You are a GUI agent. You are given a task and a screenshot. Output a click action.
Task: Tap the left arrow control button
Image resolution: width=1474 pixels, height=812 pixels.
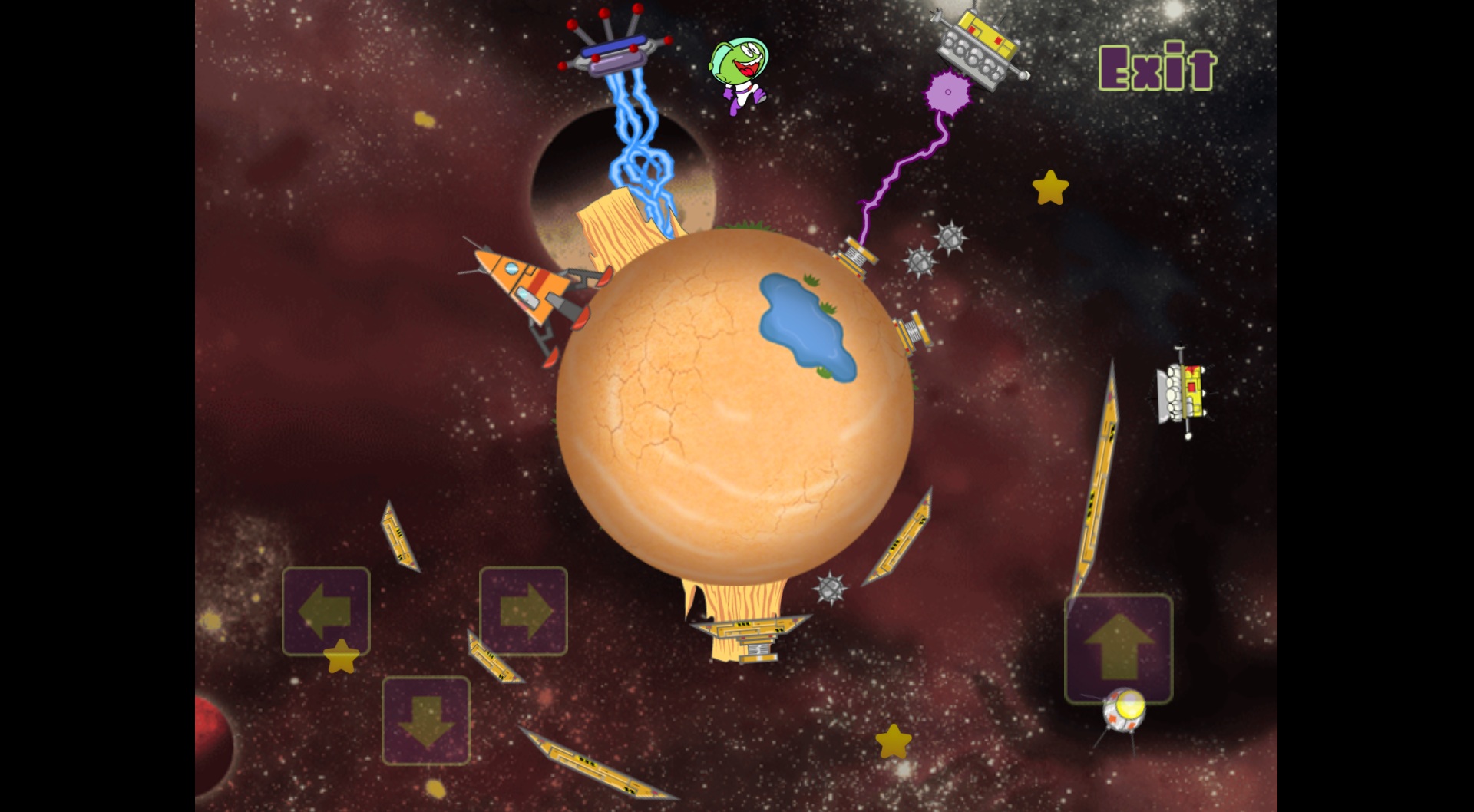tap(326, 611)
